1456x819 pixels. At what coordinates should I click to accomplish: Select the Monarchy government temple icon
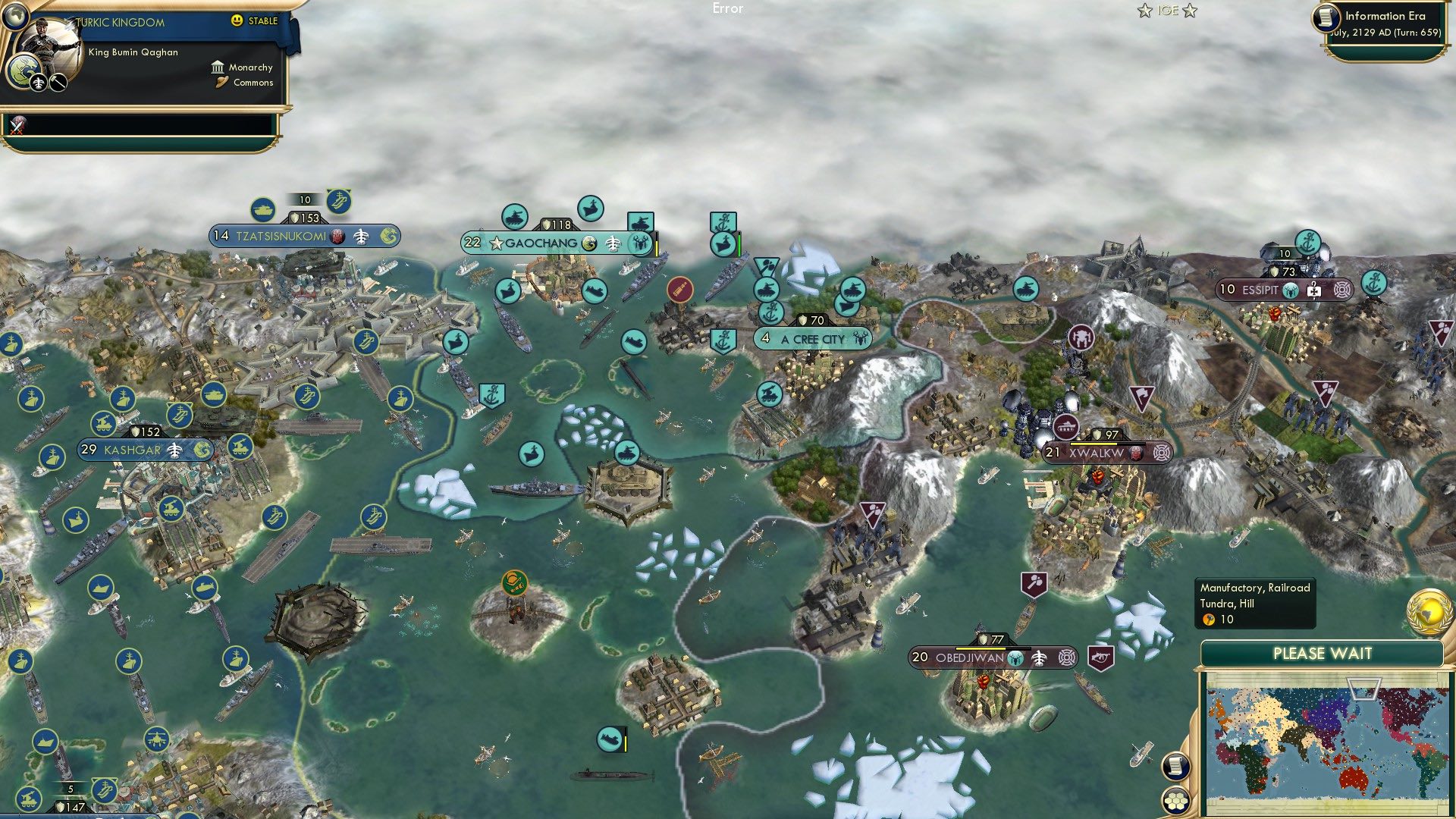tap(217, 67)
